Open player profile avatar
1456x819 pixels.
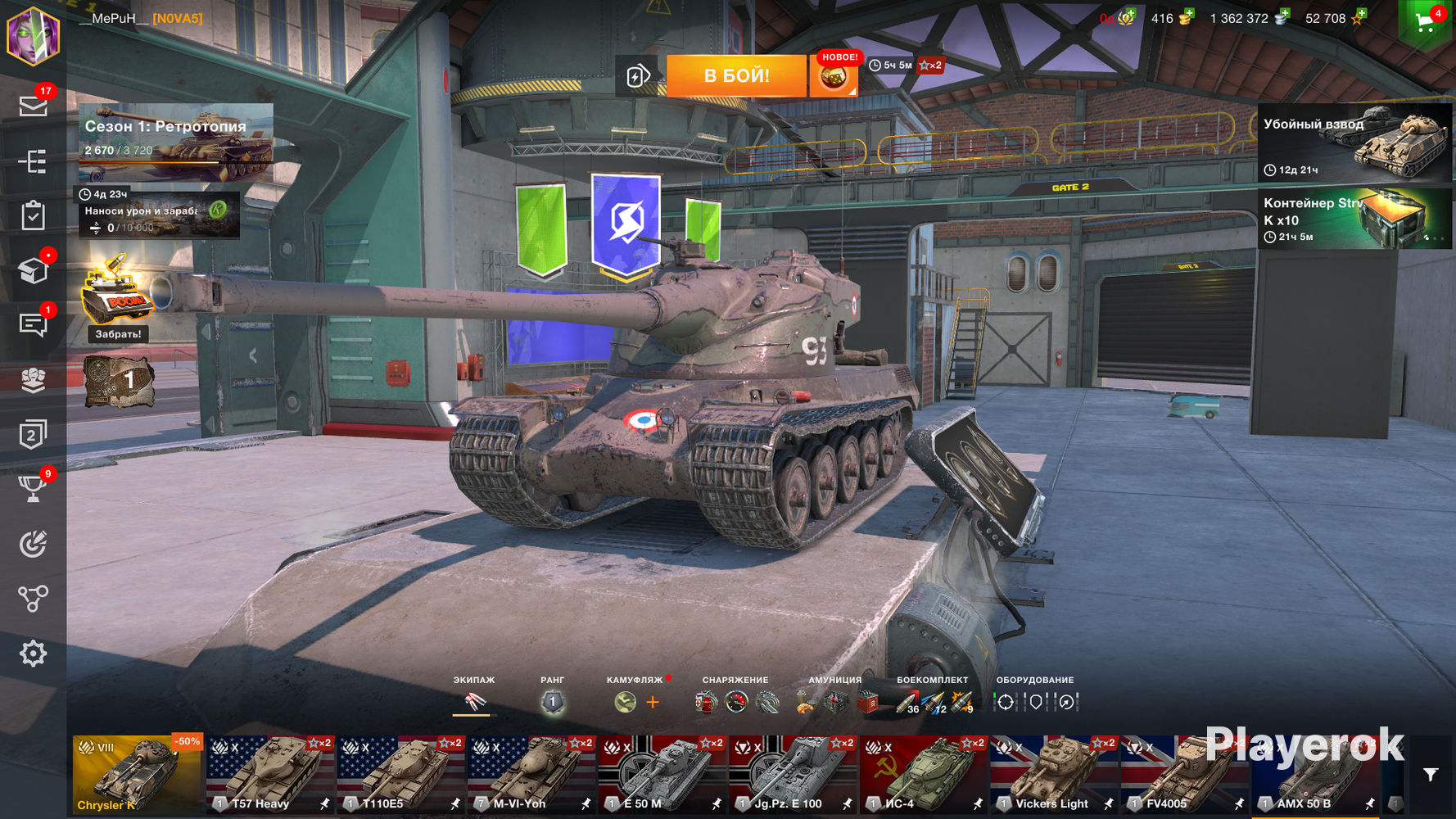click(x=33, y=35)
